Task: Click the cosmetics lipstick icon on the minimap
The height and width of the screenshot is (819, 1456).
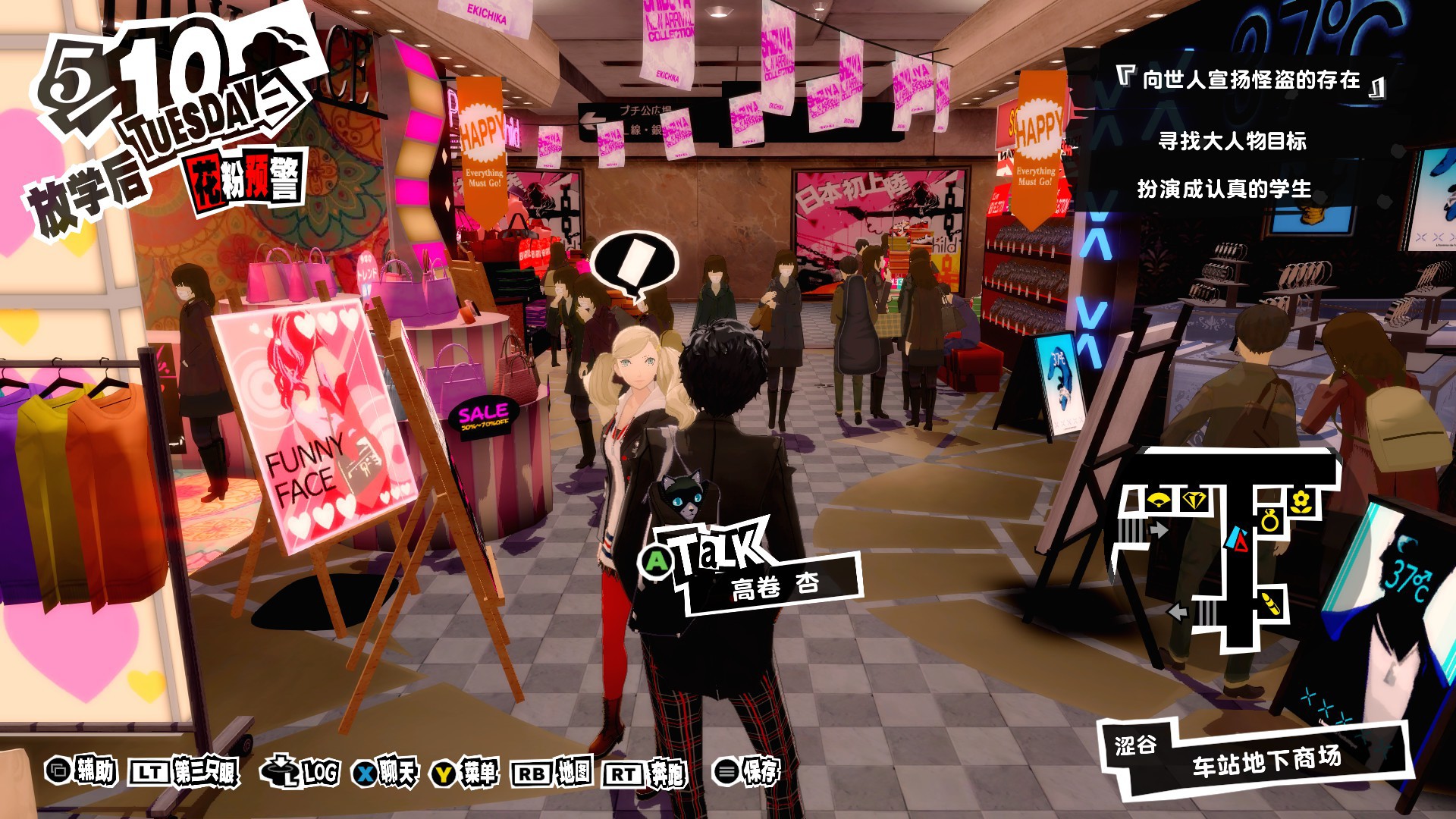Action: click(1269, 604)
